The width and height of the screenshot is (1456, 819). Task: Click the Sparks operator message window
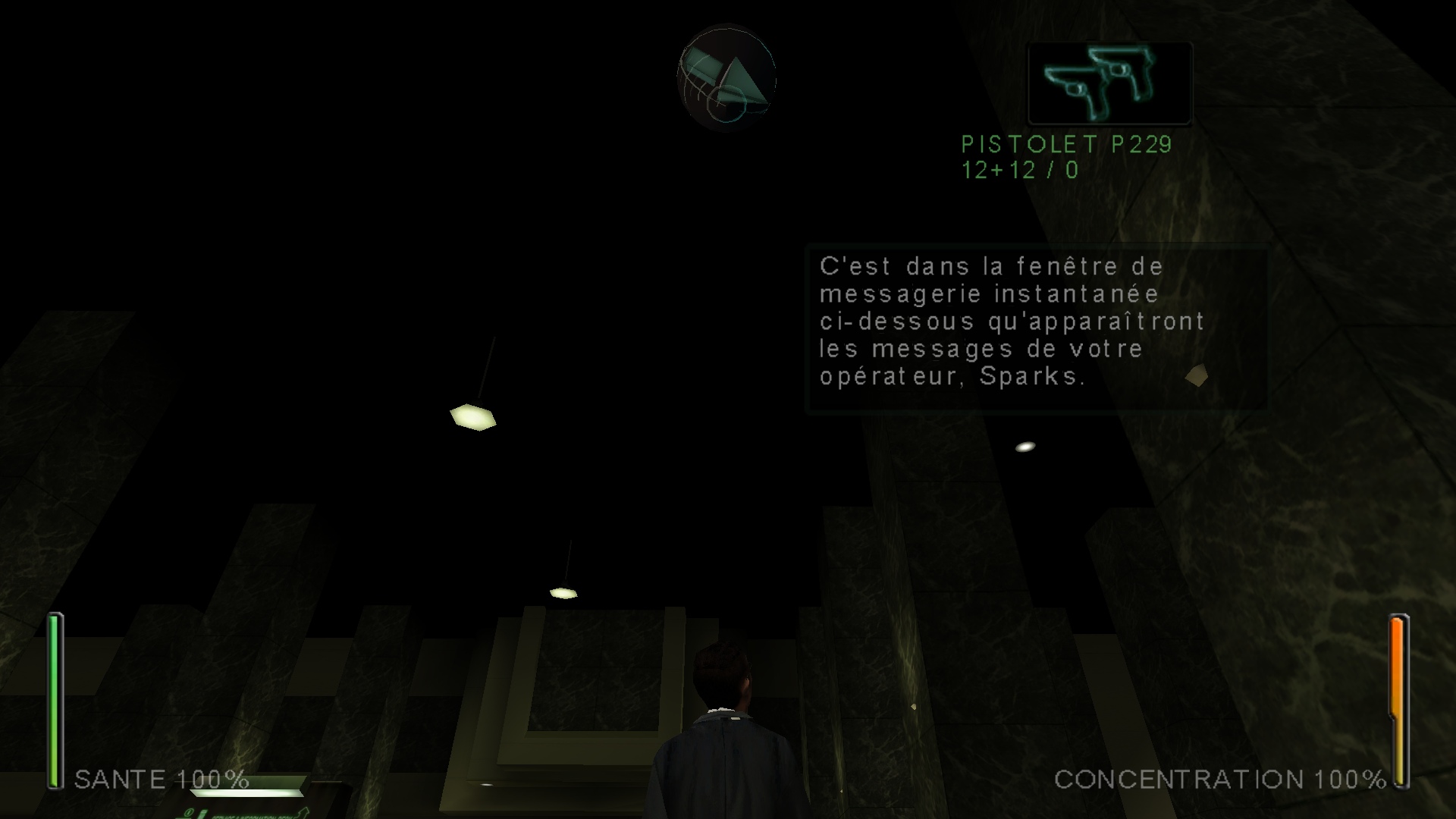(1037, 328)
